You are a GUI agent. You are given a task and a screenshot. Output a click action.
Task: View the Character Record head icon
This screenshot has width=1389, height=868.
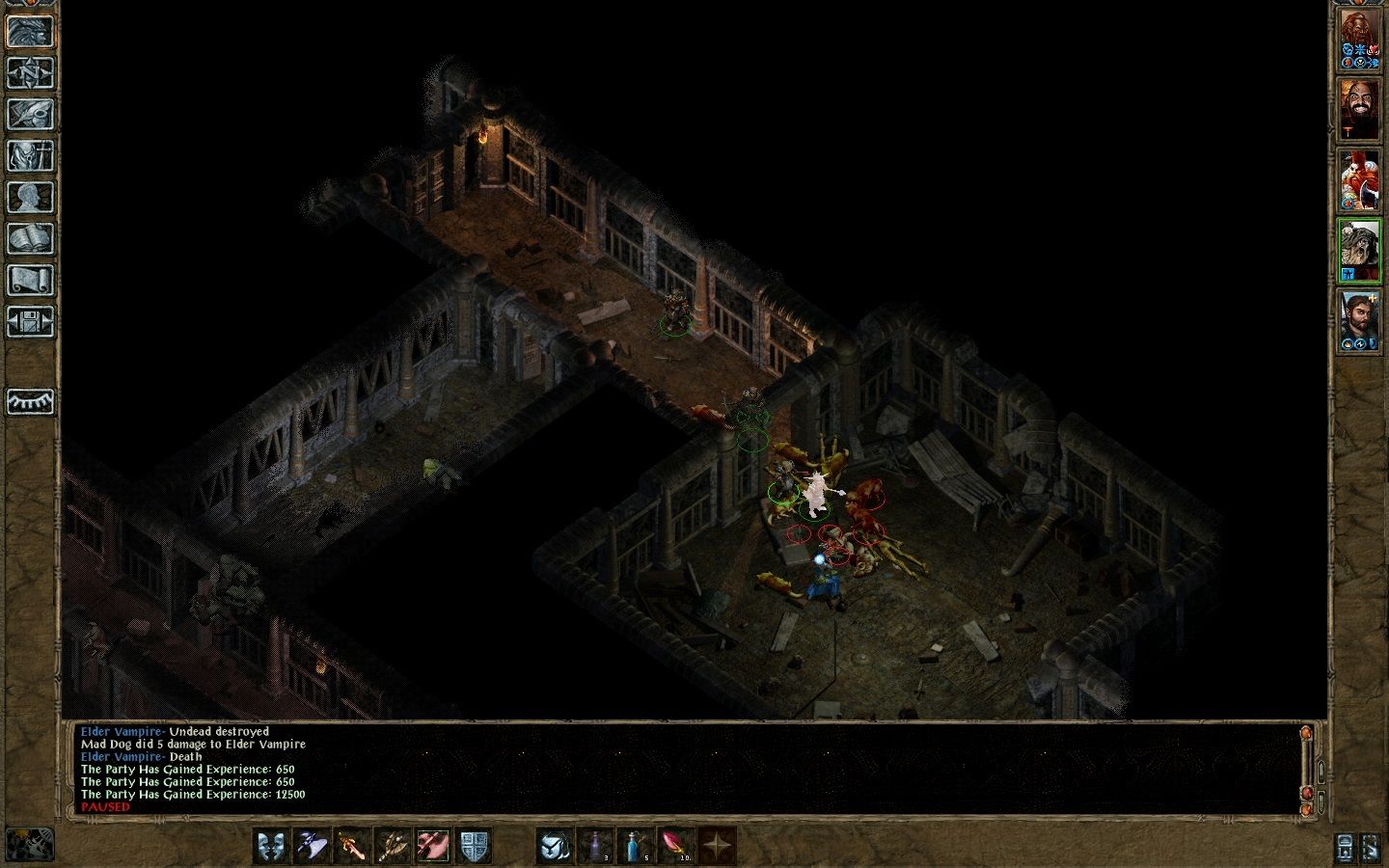[x=31, y=195]
